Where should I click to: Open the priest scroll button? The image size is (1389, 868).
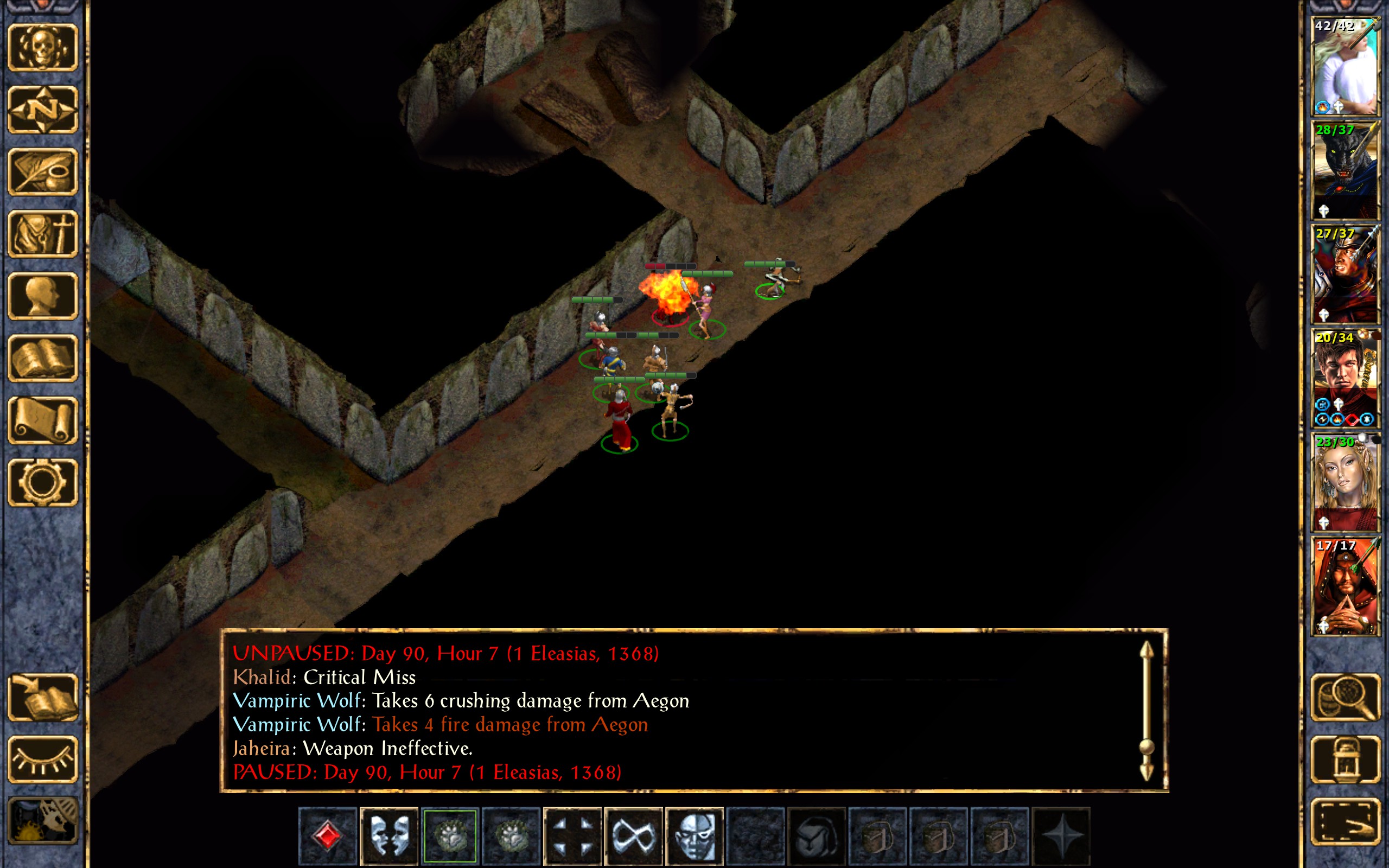point(42,420)
